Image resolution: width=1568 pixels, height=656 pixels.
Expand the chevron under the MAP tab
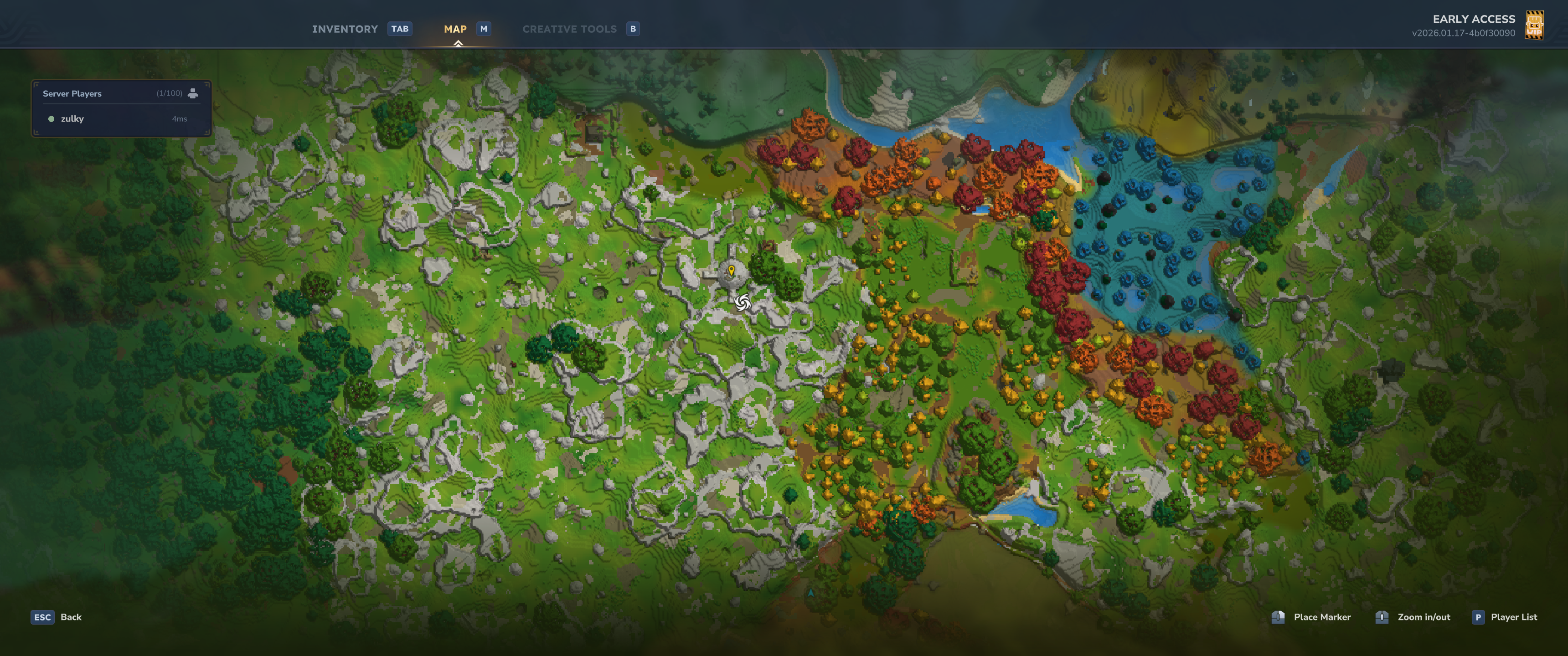pyautogui.click(x=458, y=43)
